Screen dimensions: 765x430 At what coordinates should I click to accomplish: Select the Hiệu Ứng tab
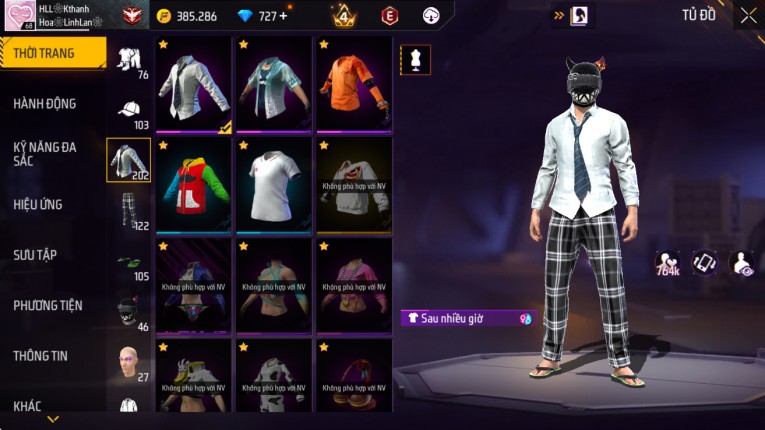click(x=38, y=204)
